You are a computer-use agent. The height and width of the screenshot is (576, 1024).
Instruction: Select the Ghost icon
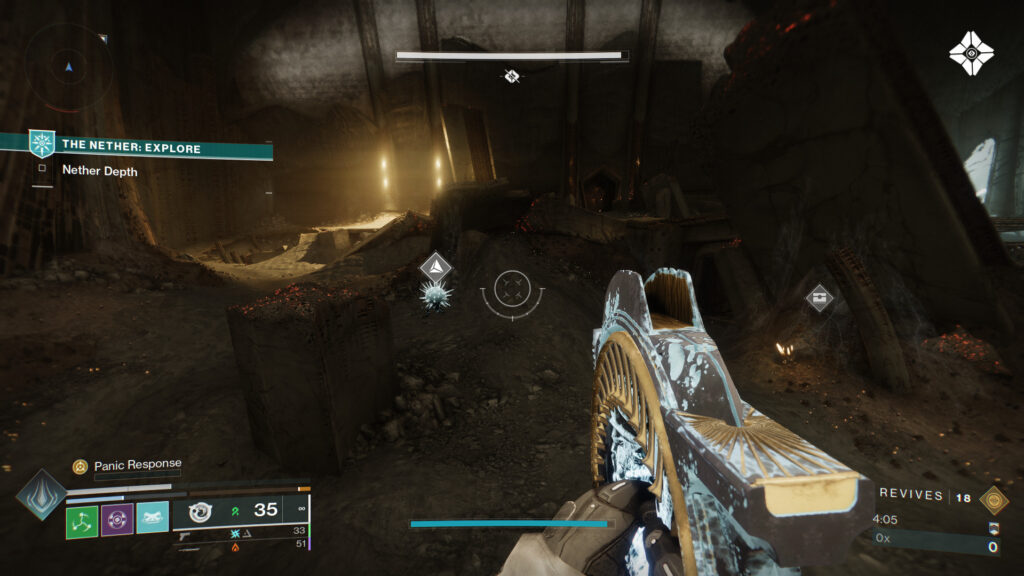(970, 53)
